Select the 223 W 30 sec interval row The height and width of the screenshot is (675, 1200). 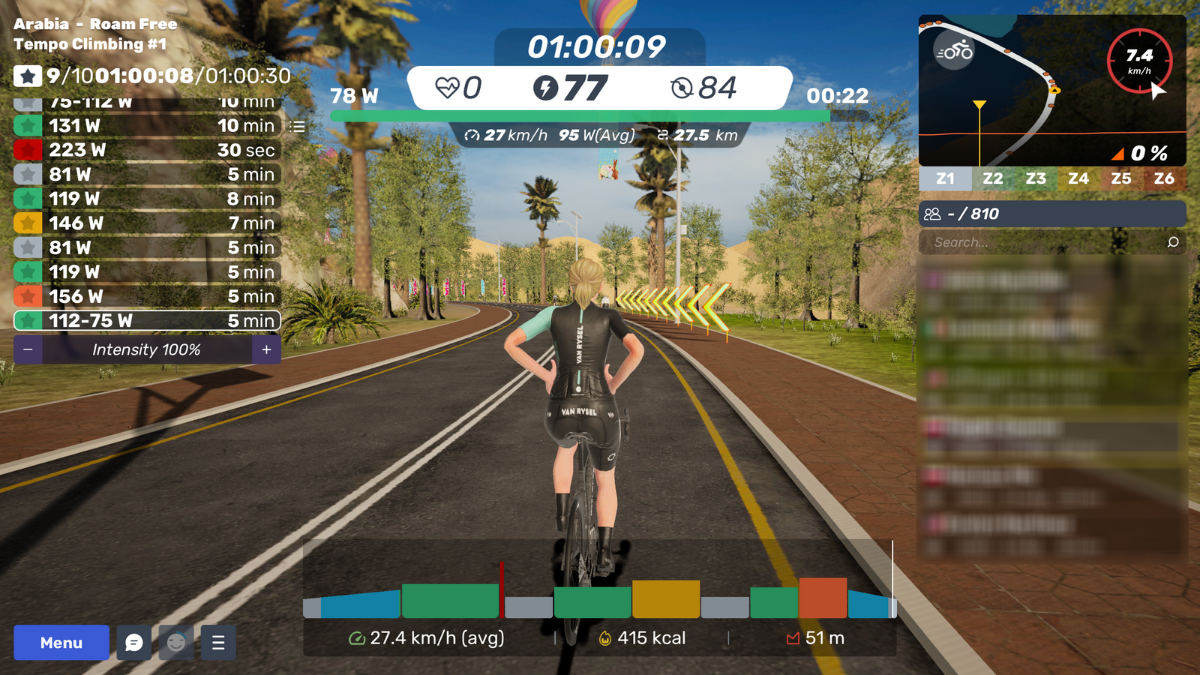(x=146, y=150)
